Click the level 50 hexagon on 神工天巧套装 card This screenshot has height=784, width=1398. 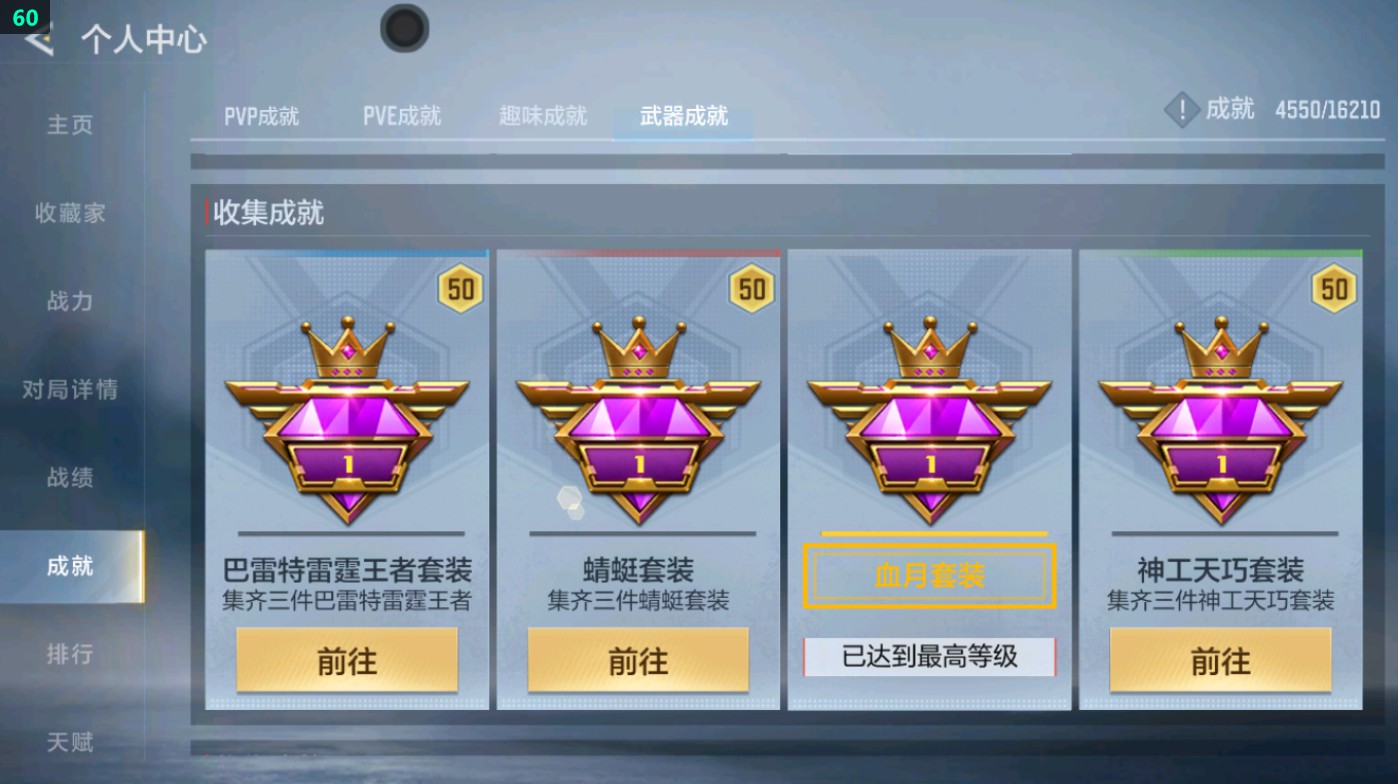coord(1333,288)
